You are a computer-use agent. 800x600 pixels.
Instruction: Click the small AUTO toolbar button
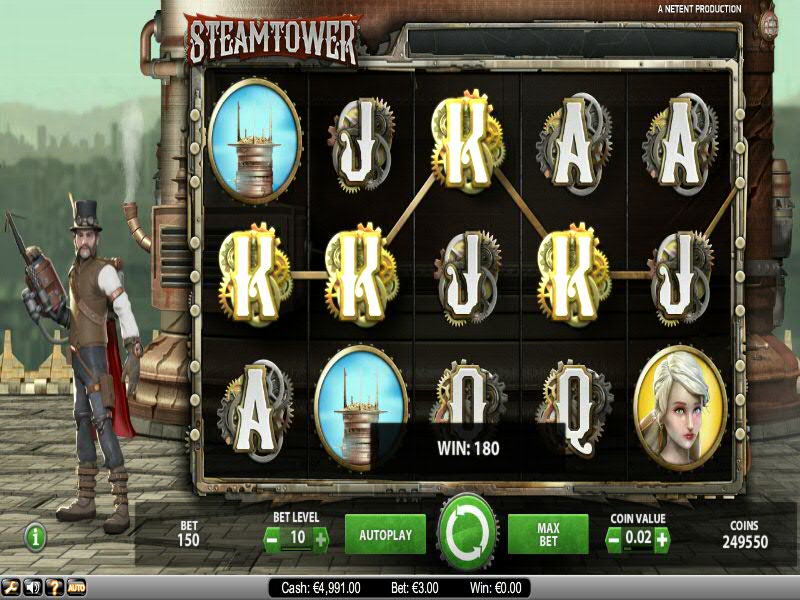(76, 588)
